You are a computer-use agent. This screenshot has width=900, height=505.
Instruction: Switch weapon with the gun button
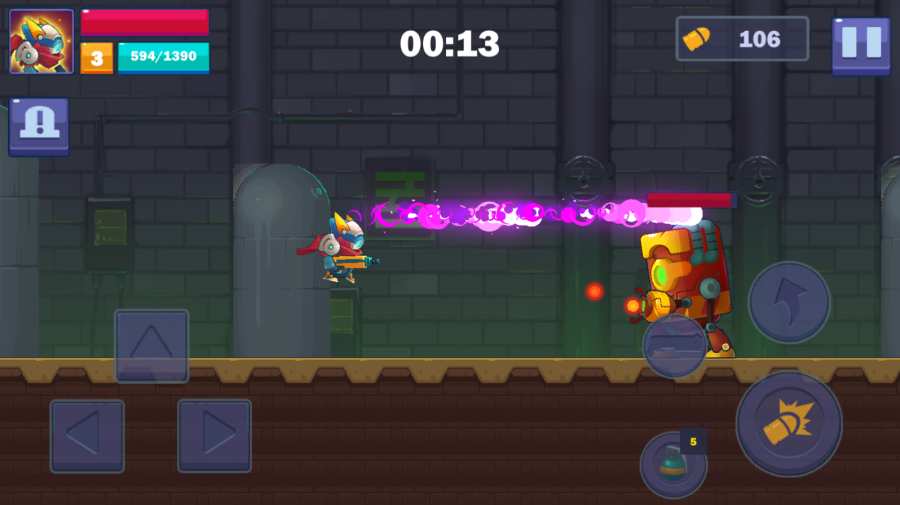tap(675, 346)
